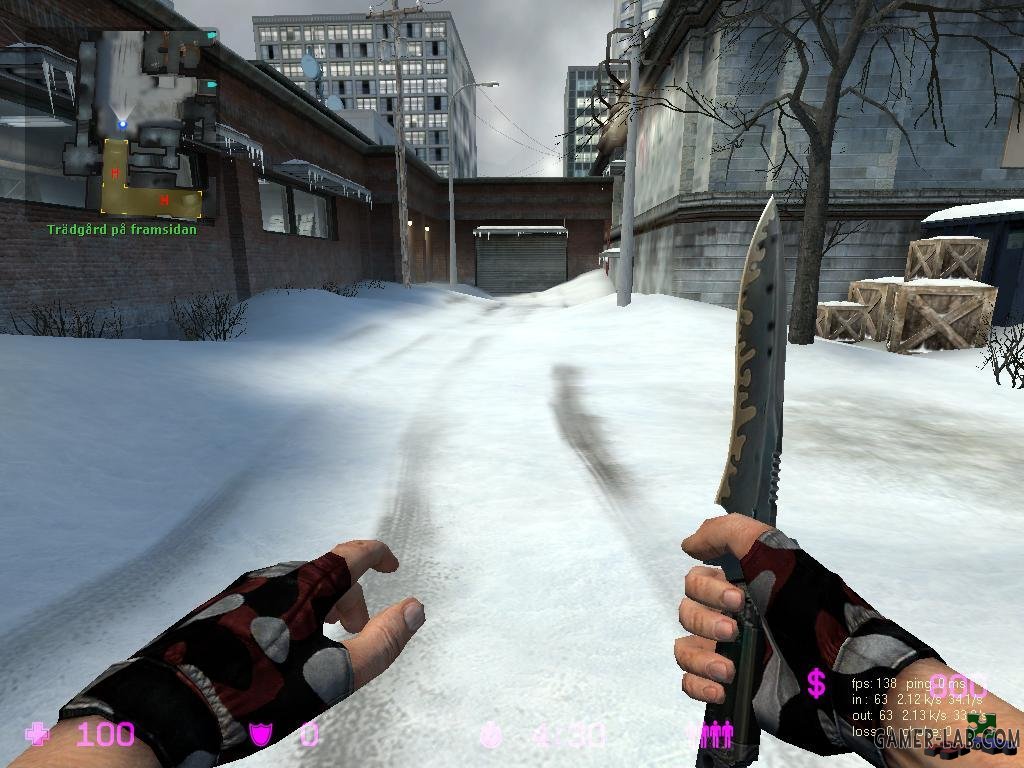Open the Gamer-Lab.com watermark link
This screenshot has width=1024, height=768.
click(945, 740)
